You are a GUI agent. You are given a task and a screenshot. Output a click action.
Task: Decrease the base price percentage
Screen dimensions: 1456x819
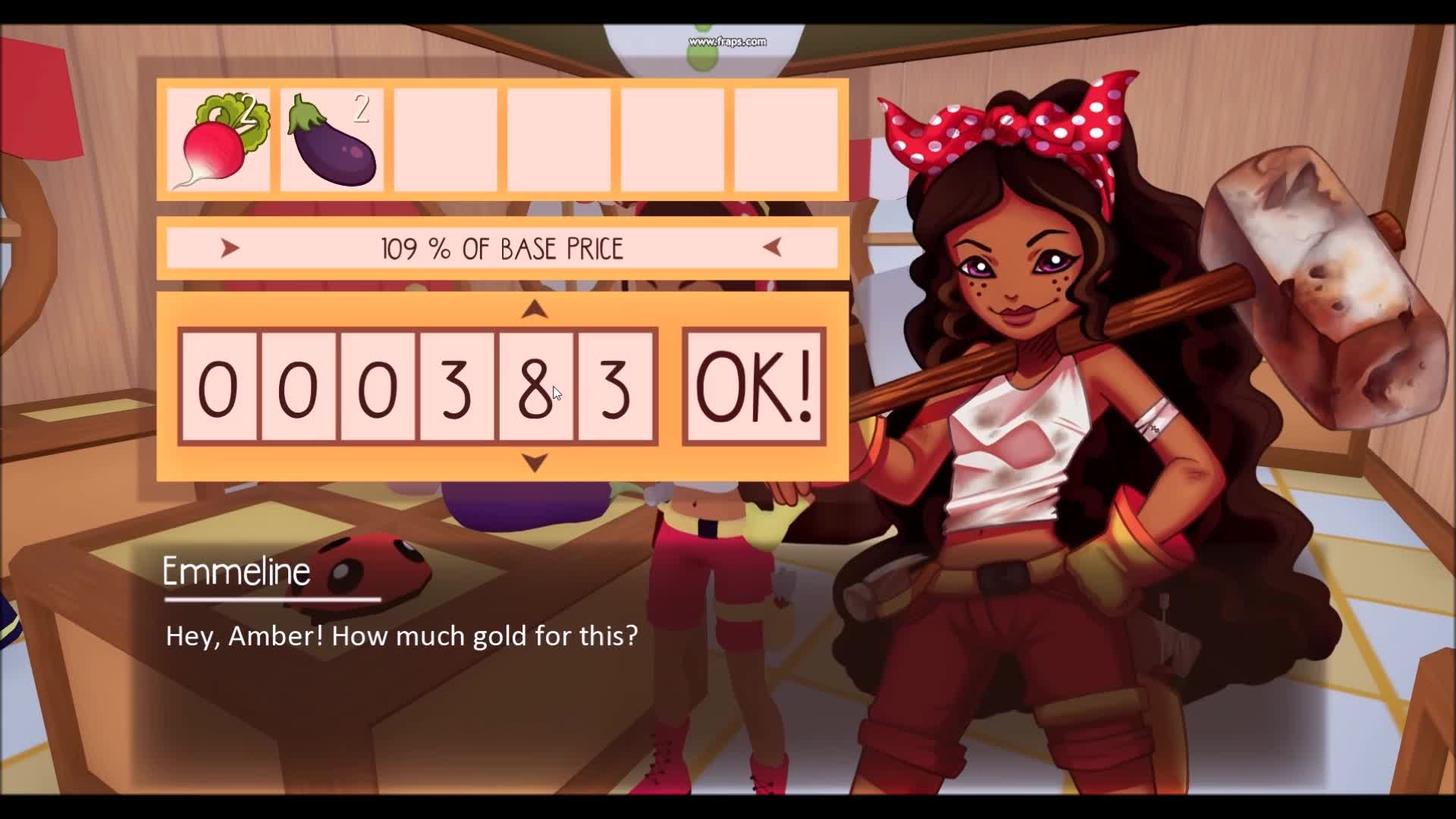pos(773,246)
